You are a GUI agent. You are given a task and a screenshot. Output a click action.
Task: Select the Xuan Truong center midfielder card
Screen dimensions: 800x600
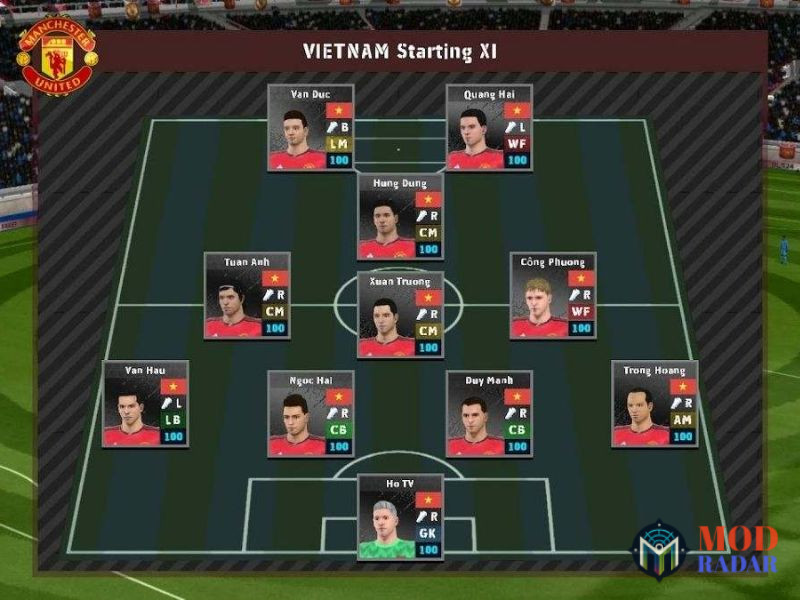pyautogui.click(x=400, y=314)
